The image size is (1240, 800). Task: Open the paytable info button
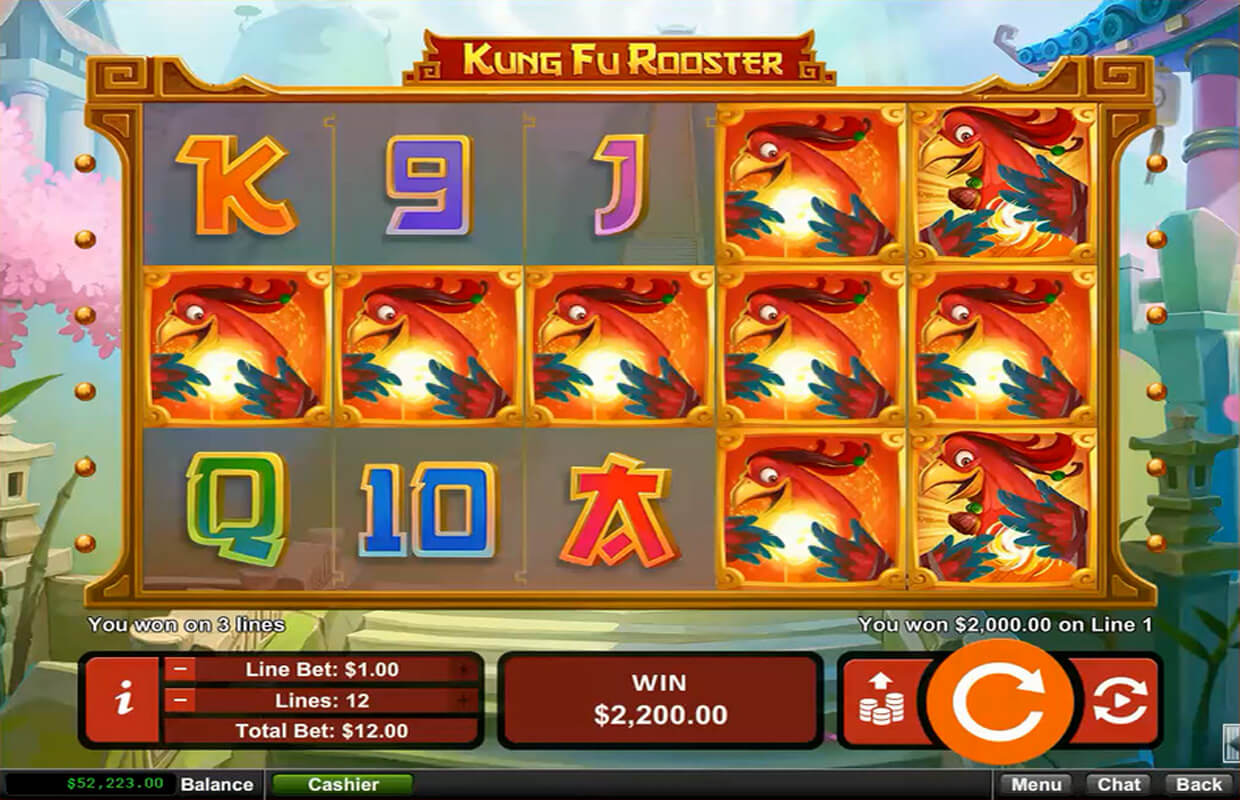123,700
